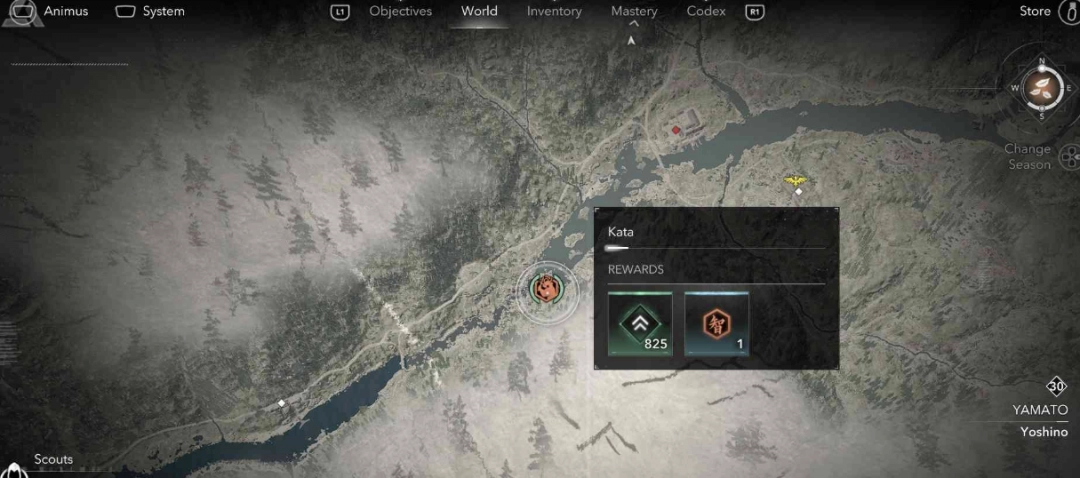Open the Inventory tab

click(x=554, y=11)
